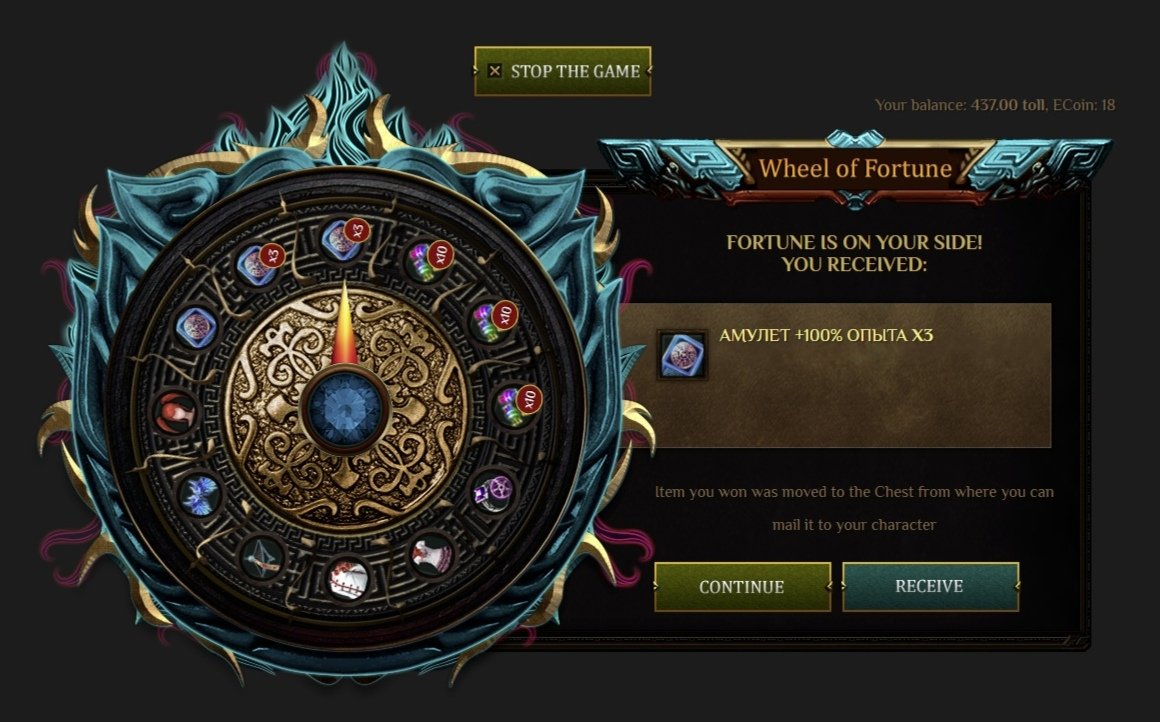Select the purple rune circle prize on the wheel

[492, 492]
